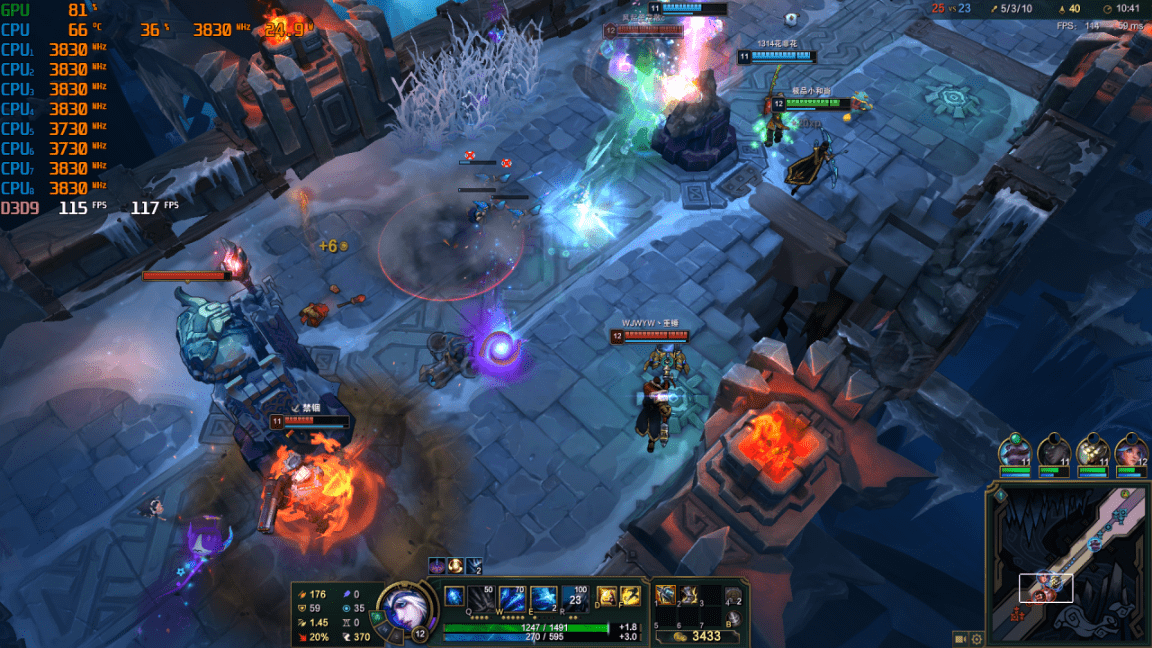This screenshot has height=648, width=1152.
Task: Activate the D summoner spell
Action: pos(606,596)
